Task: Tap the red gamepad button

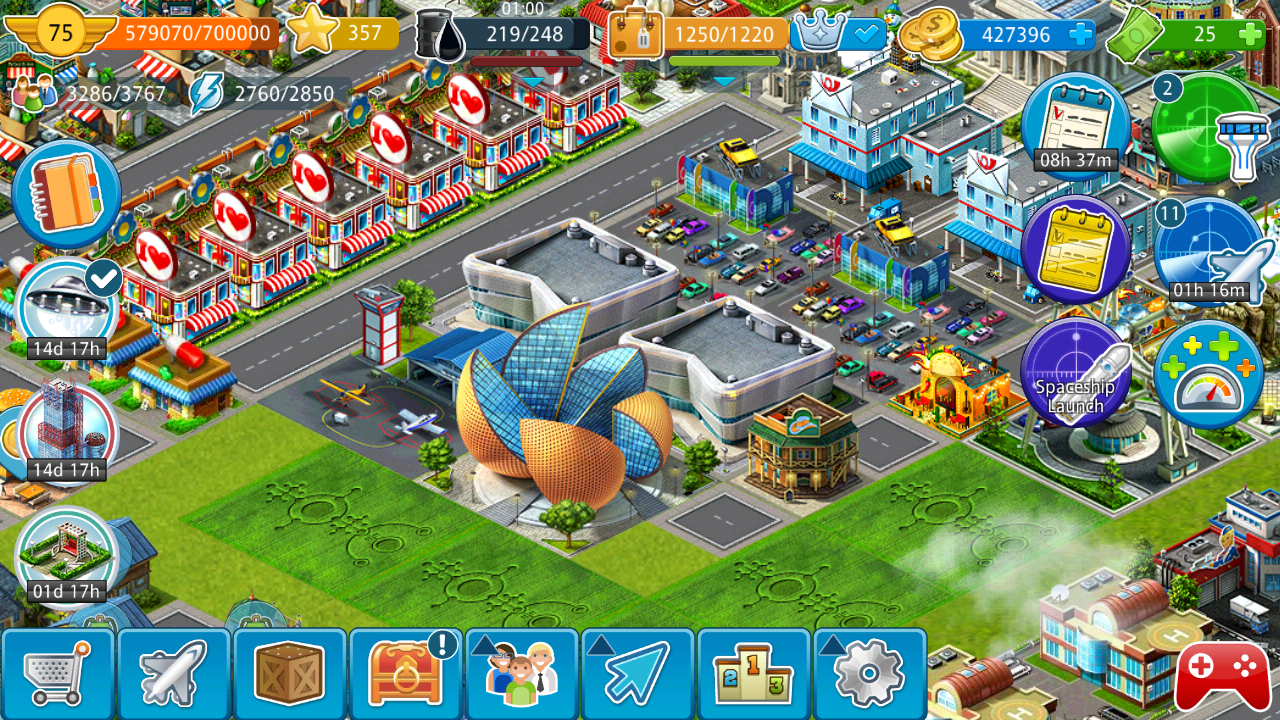Action: click(1222, 675)
